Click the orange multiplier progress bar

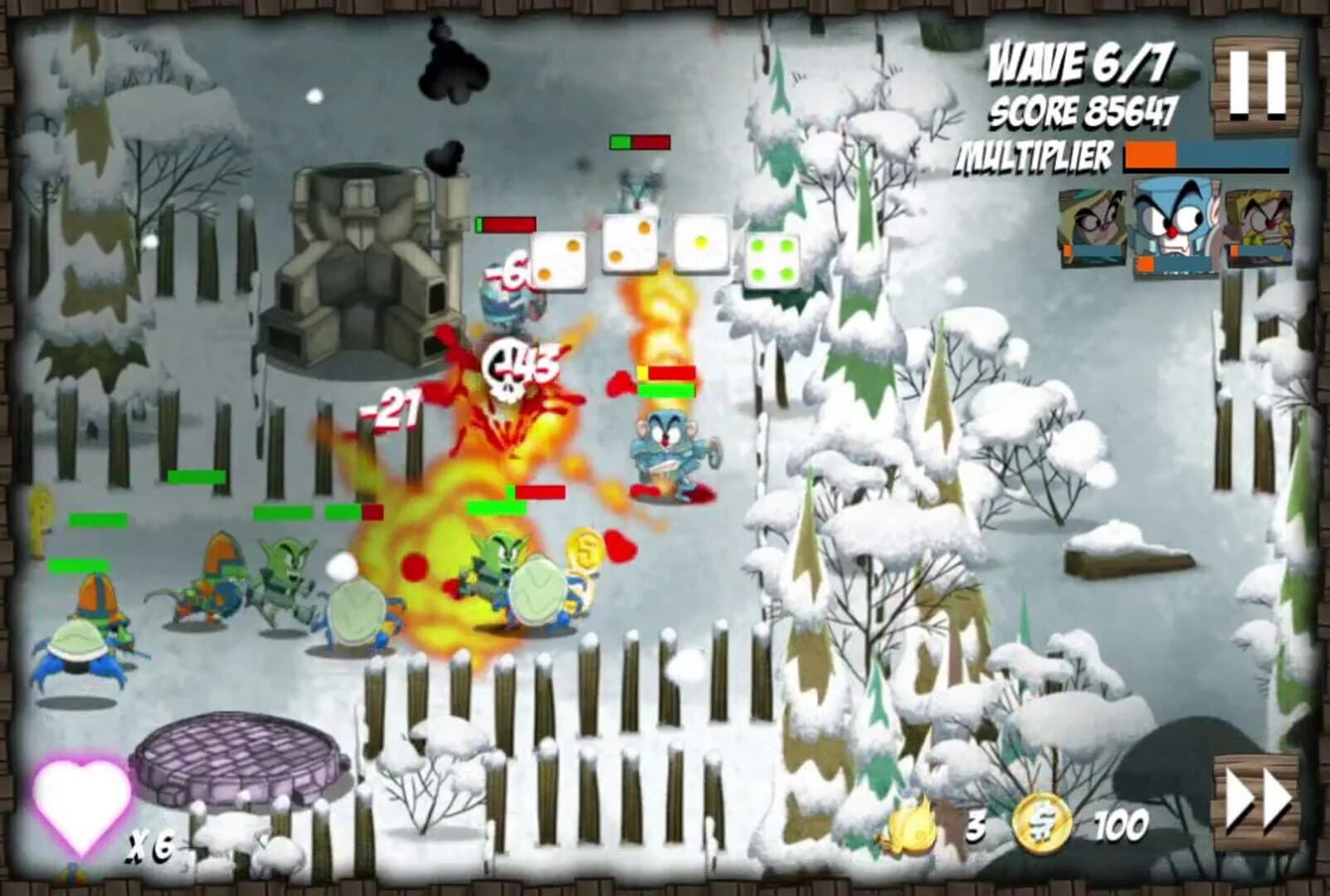pos(1149,156)
